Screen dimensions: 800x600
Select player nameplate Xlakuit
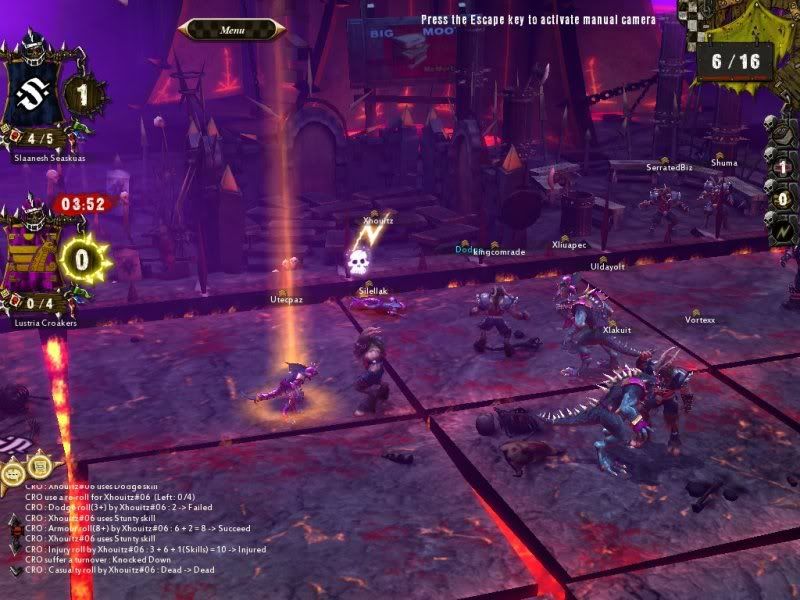tap(616, 329)
